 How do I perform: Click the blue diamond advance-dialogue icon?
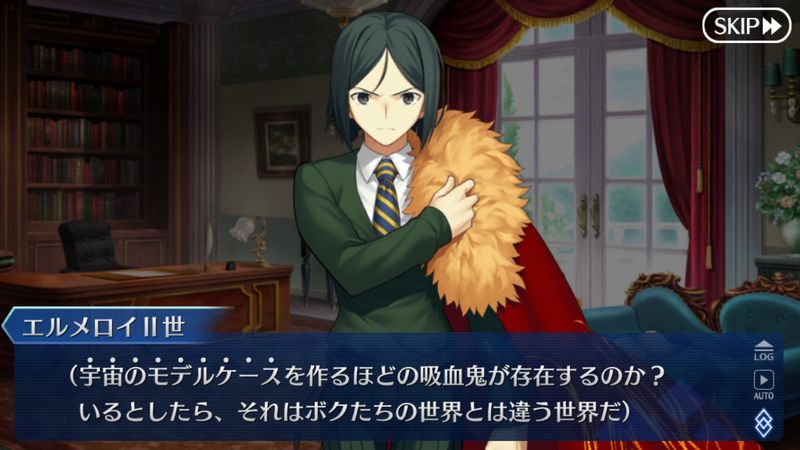click(x=764, y=420)
